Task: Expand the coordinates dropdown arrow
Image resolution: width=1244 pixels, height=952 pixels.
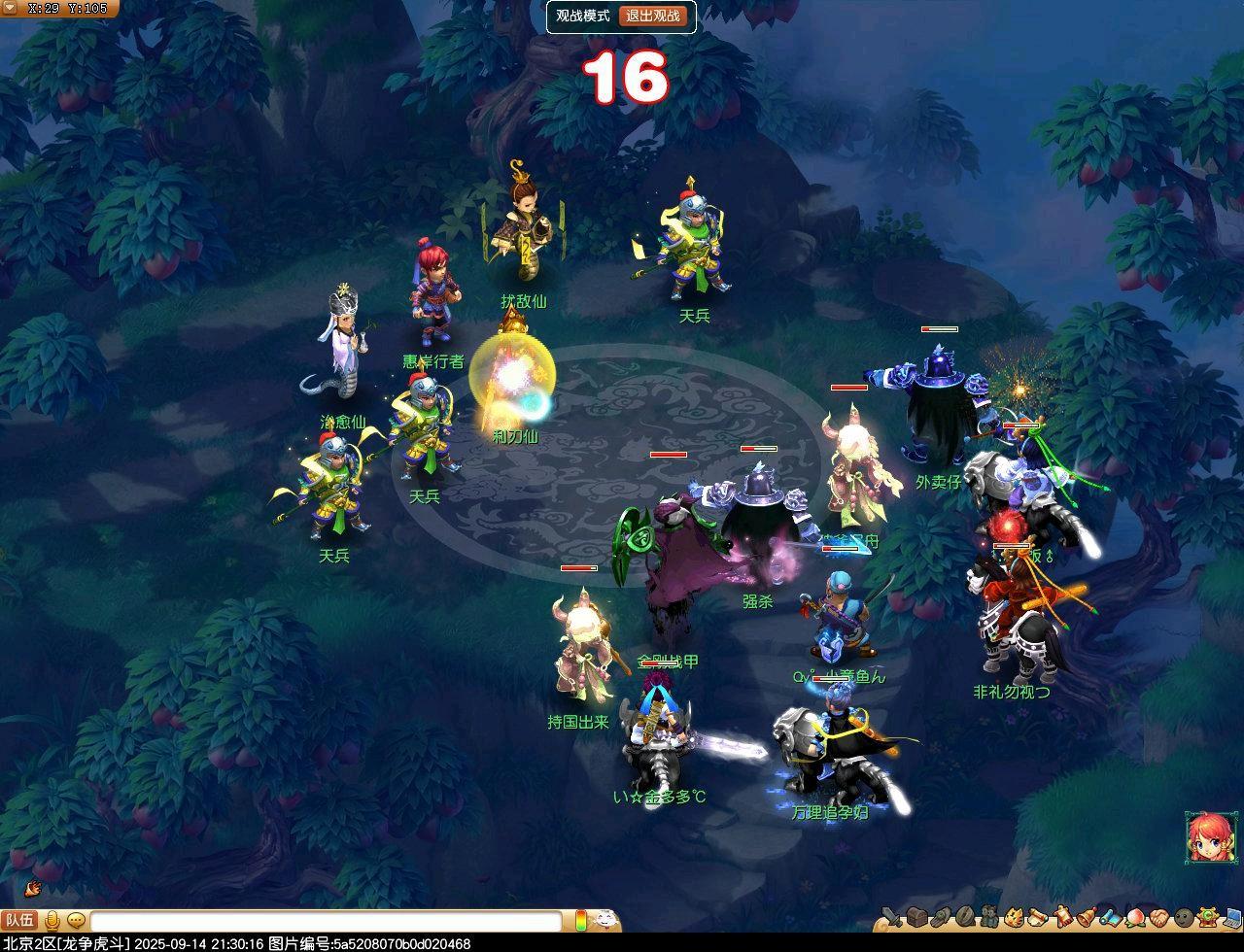Action: point(11,9)
